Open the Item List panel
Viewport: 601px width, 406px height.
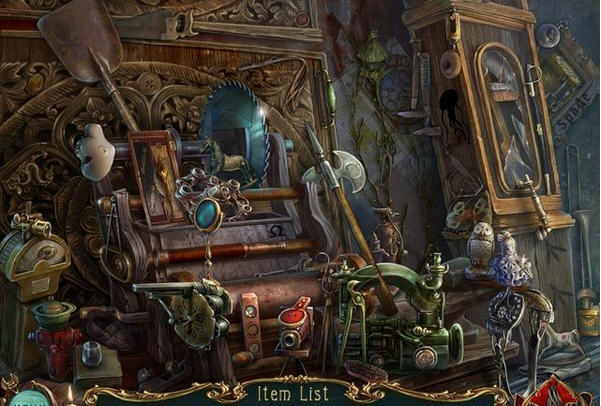click(299, 393)
